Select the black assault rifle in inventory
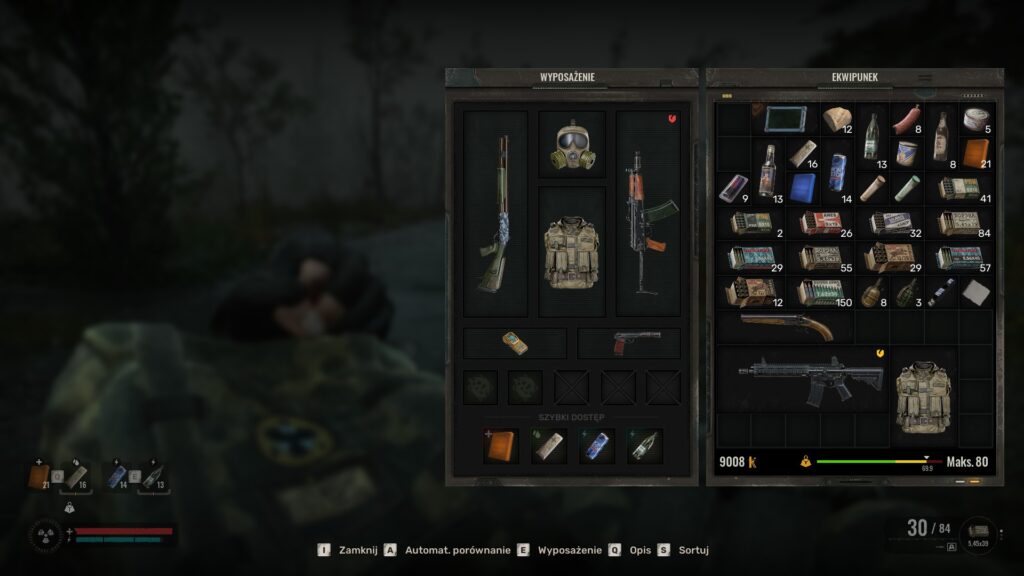This screenshot has width=1024, height=576. tap(810, 378)
